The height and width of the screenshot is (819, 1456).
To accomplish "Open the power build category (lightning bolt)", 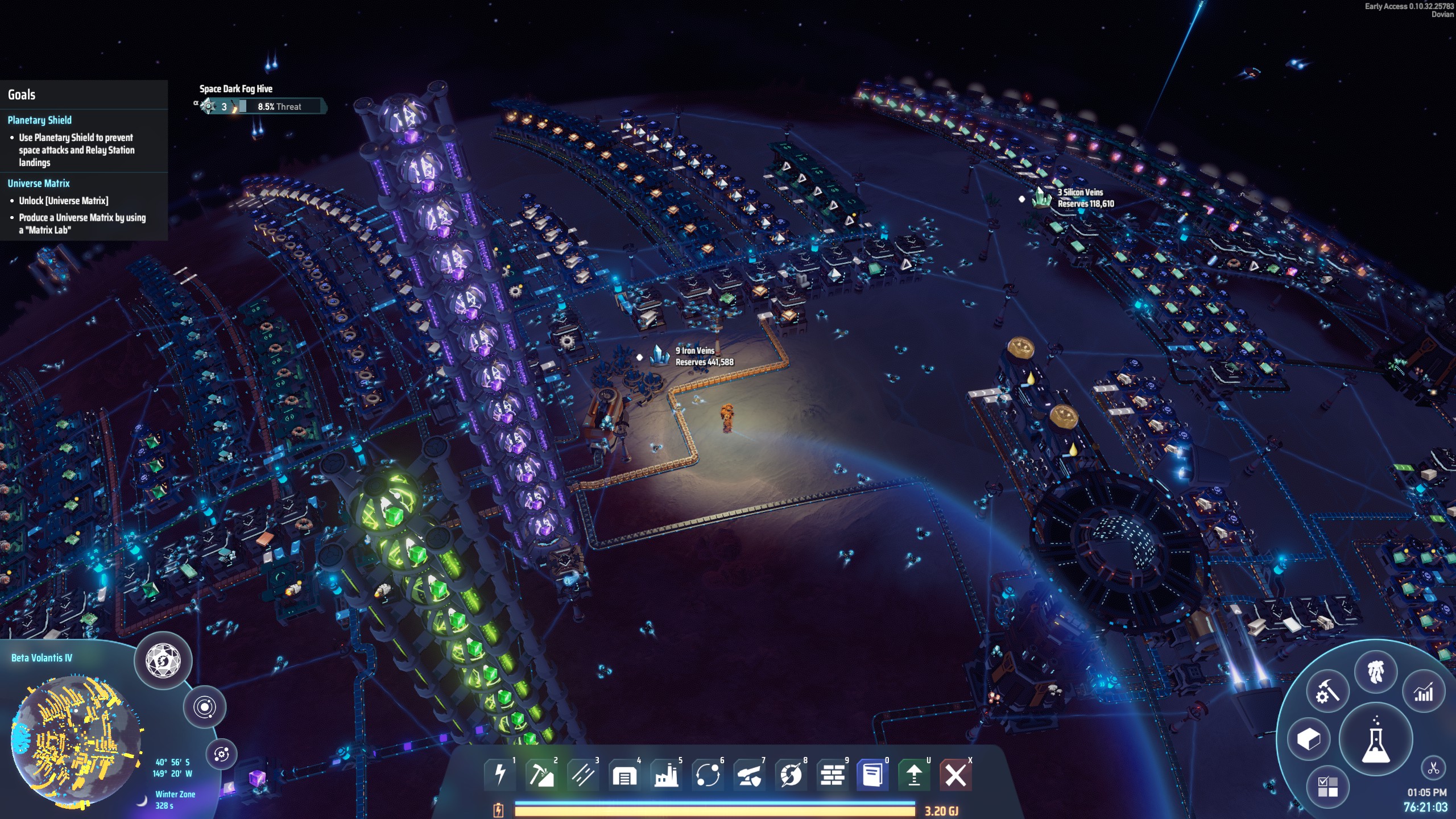I will (x=500, y=774).
